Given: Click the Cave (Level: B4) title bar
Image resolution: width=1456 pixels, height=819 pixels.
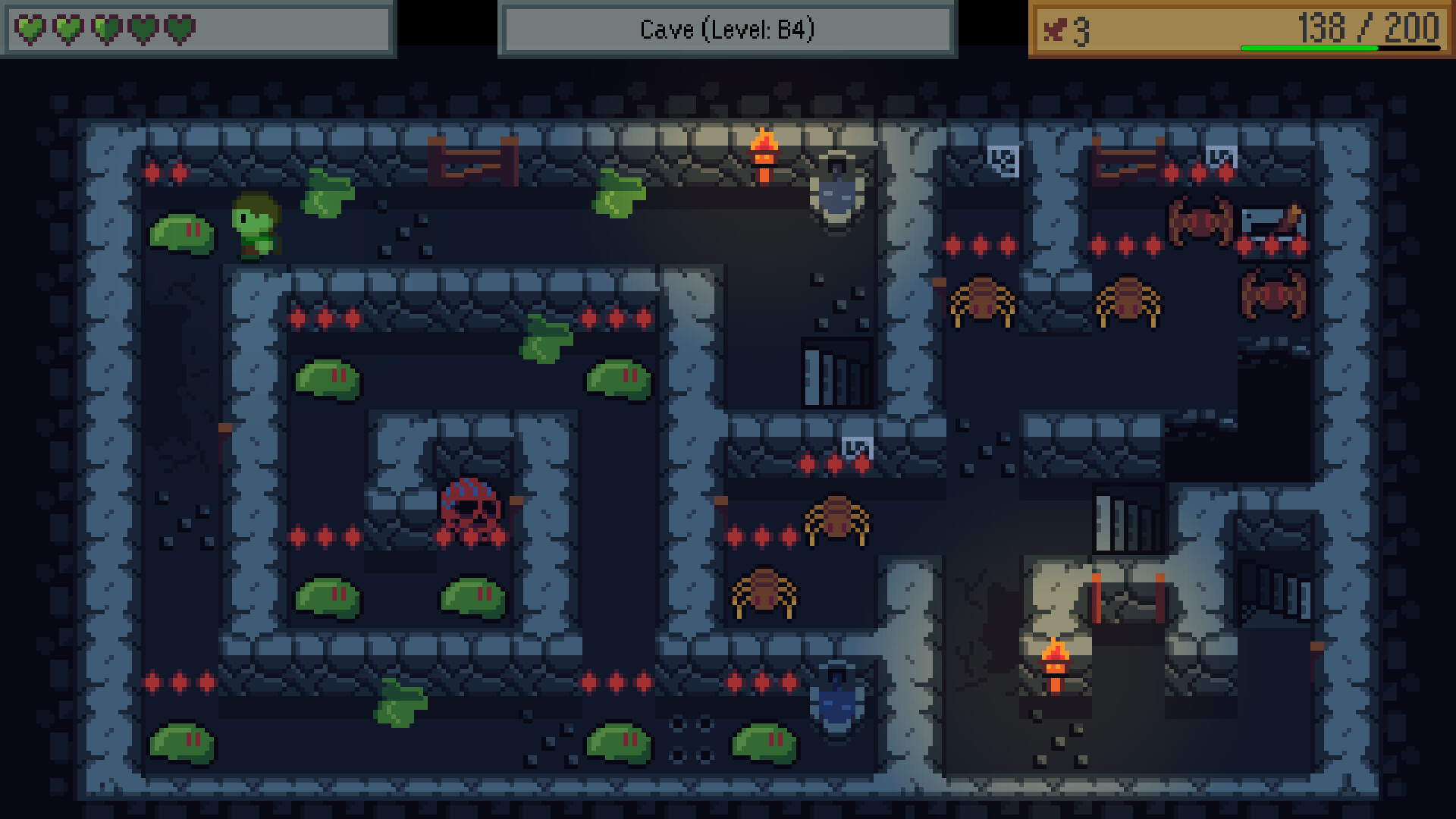Looking at the screenshot, I should pos(728,30).
